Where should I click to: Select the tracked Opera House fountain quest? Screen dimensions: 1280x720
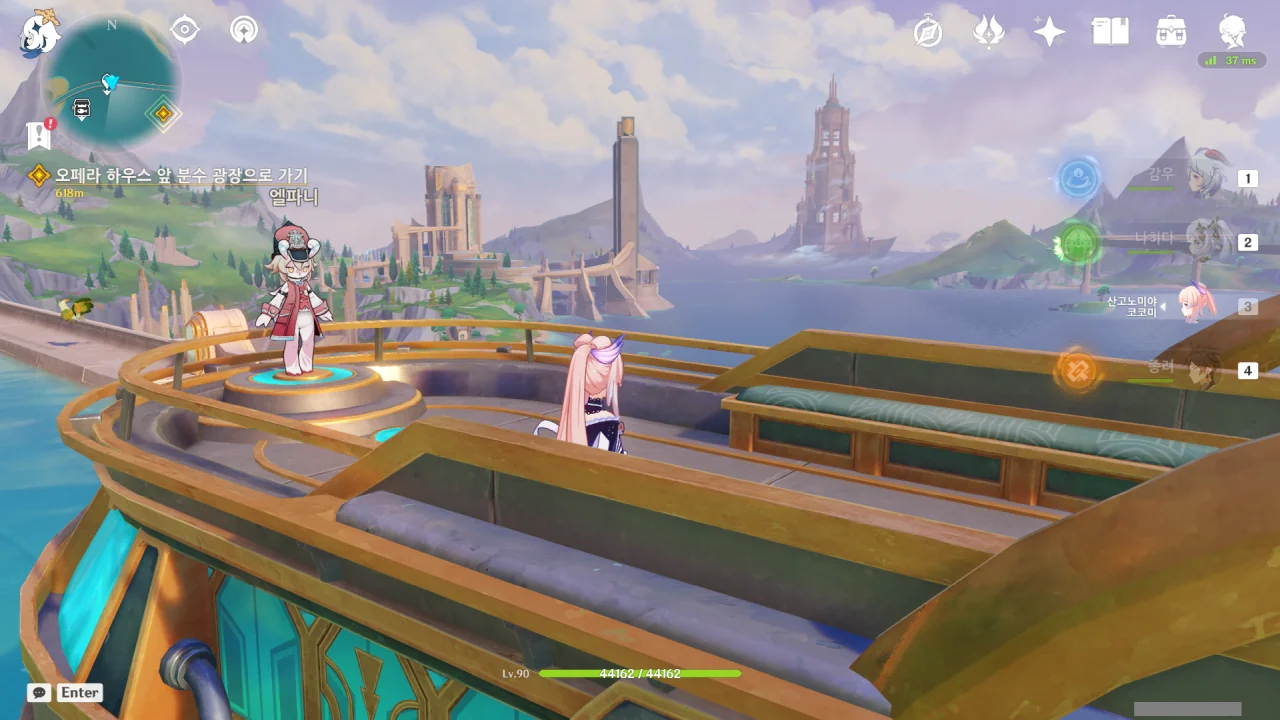point(181,176)
